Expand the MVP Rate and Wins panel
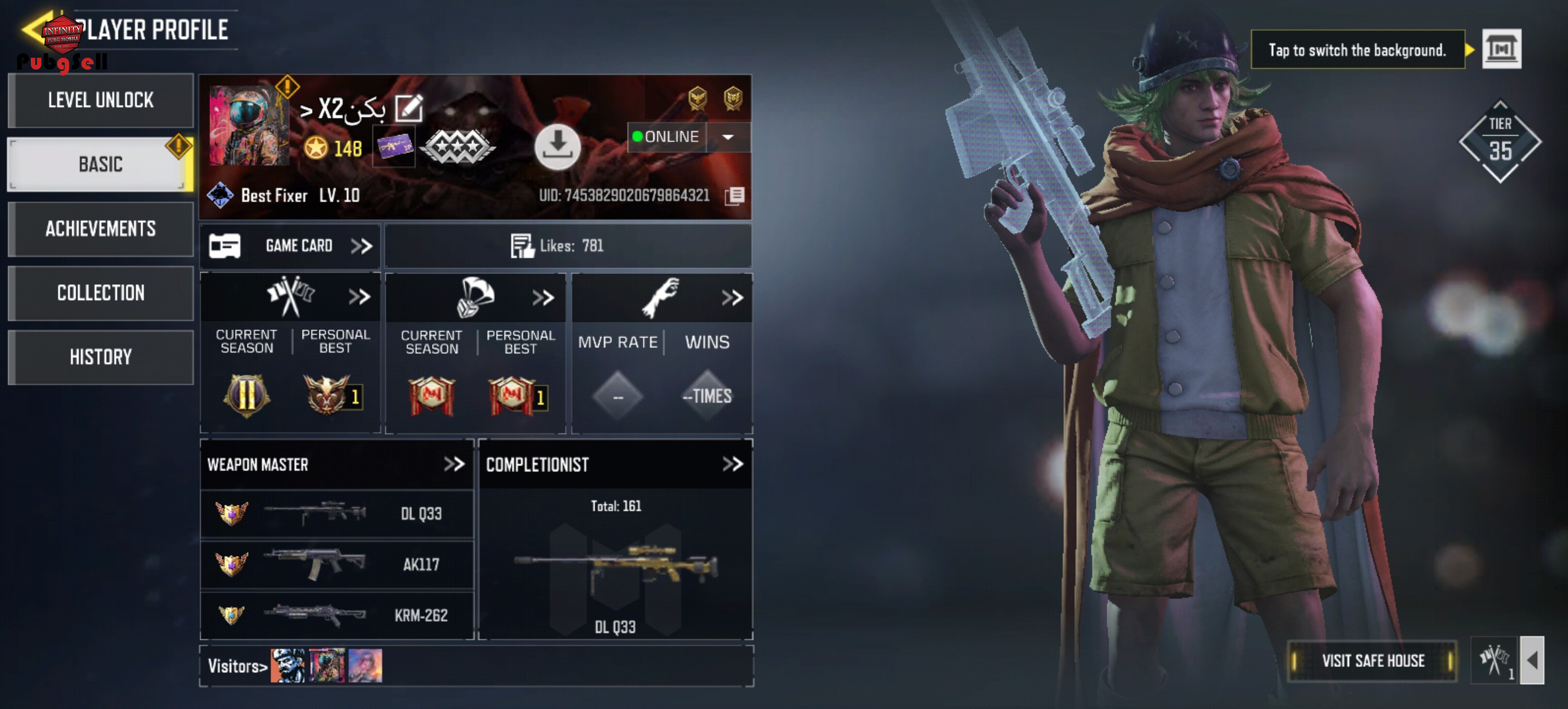The height and width of the screenshot is (709, 1568). (731, 298)
